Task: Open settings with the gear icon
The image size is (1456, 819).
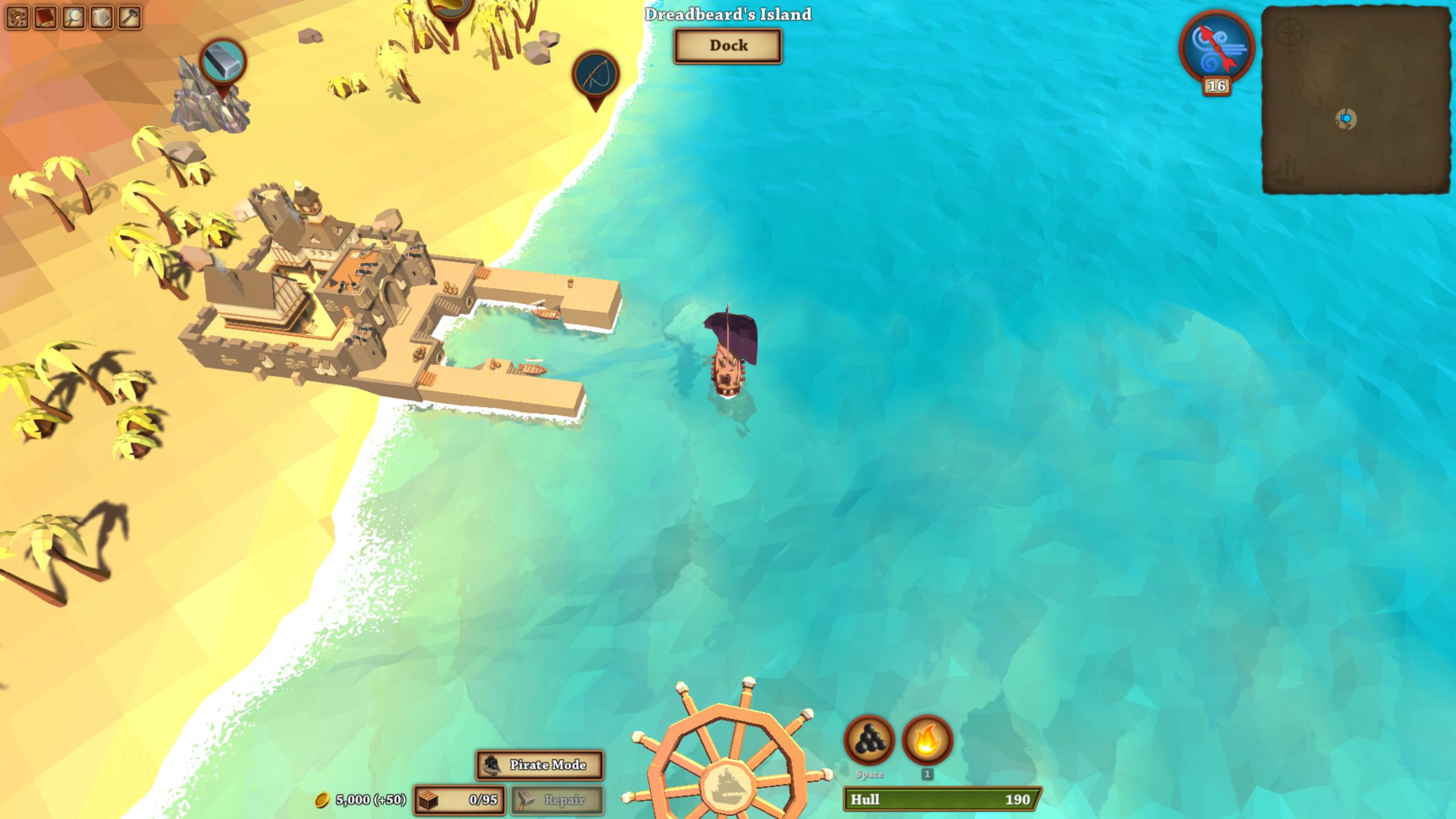Action: (x=18, y=18)
